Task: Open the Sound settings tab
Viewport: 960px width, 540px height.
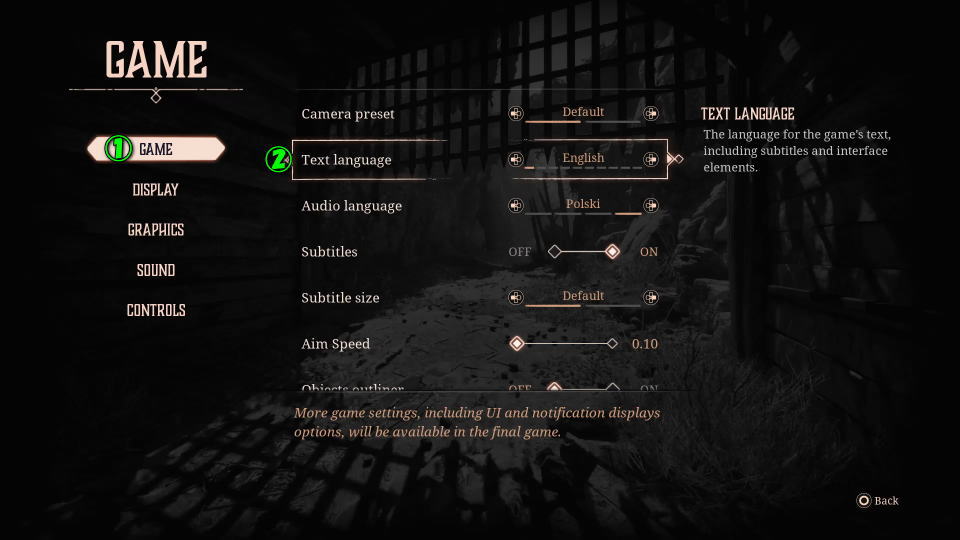Action: click(156, 270)
